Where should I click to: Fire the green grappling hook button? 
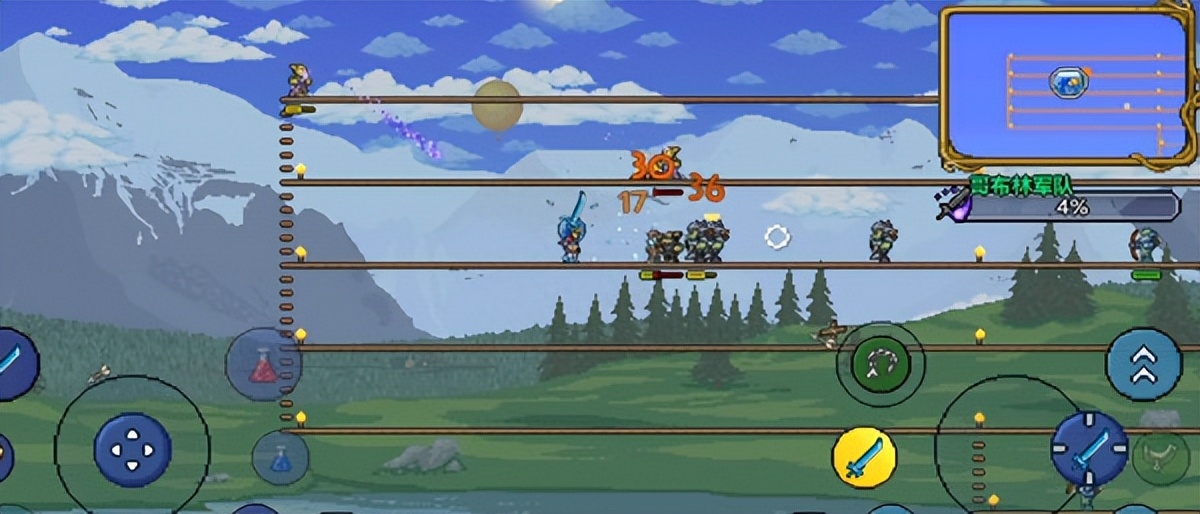coord(880,365)
